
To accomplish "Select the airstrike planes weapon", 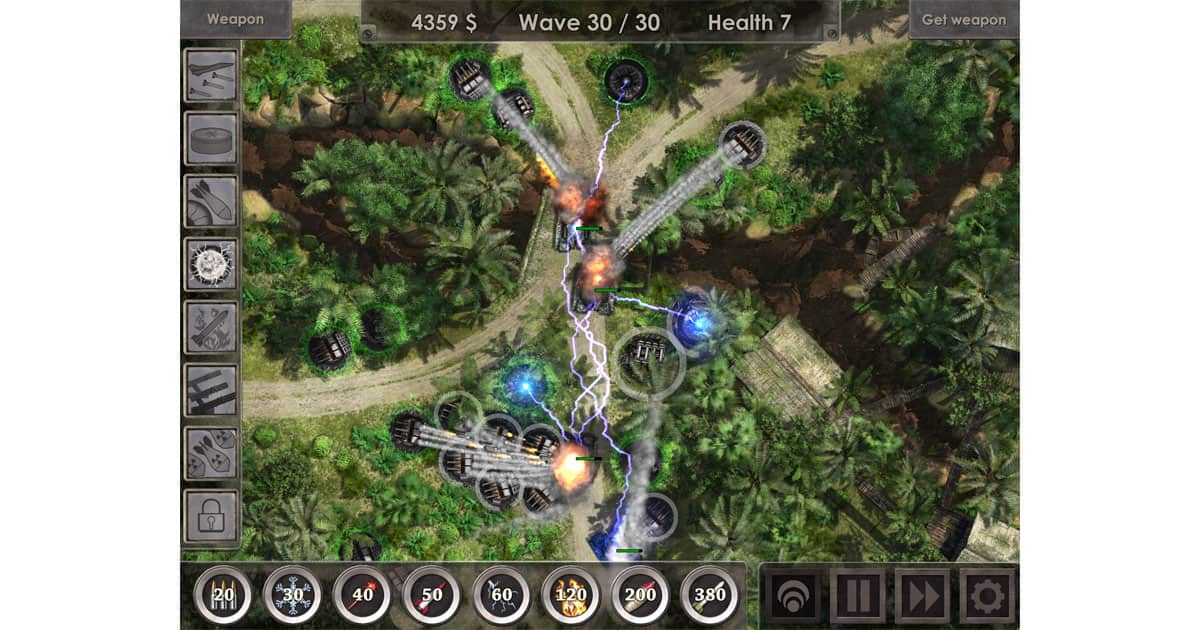I will pyautogui.click(x=211, y=74).
